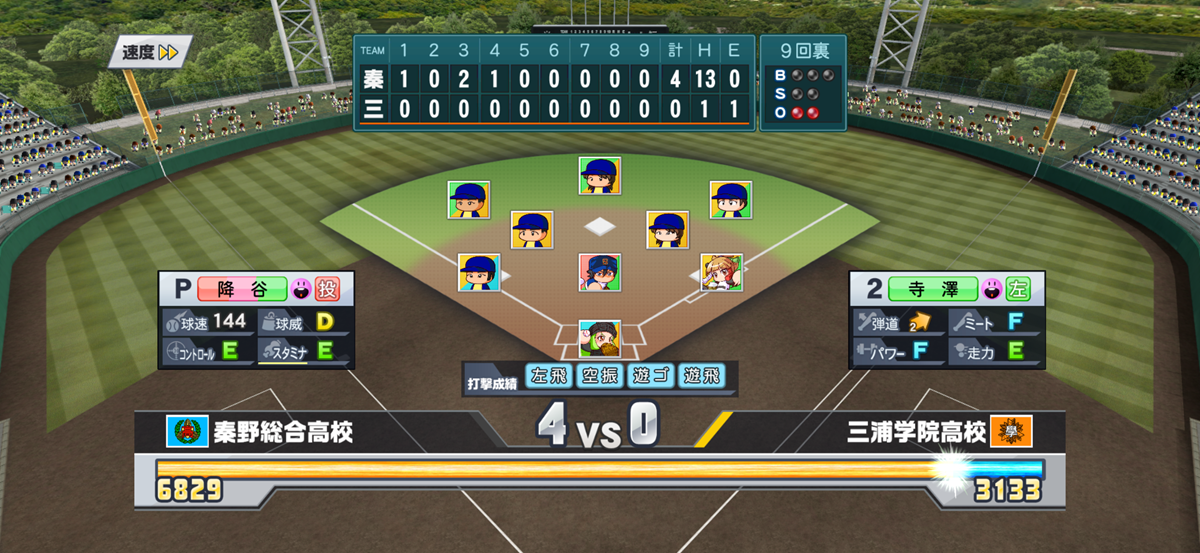1200x553 pixels.
Task: Click the catcher portrait with the mitt
Action: pos(599,340)
